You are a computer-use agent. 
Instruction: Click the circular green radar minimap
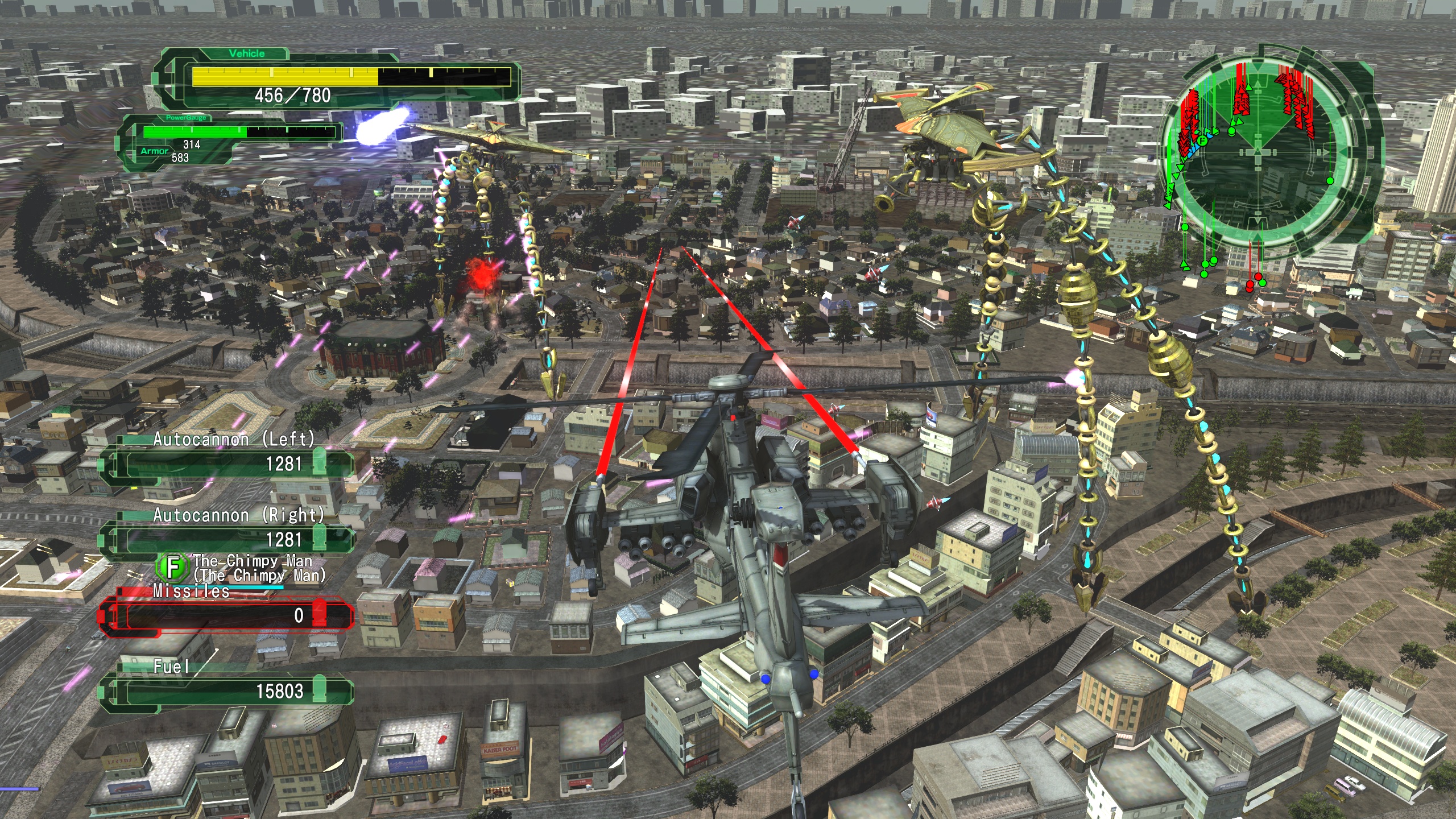tap(1258, 152)
